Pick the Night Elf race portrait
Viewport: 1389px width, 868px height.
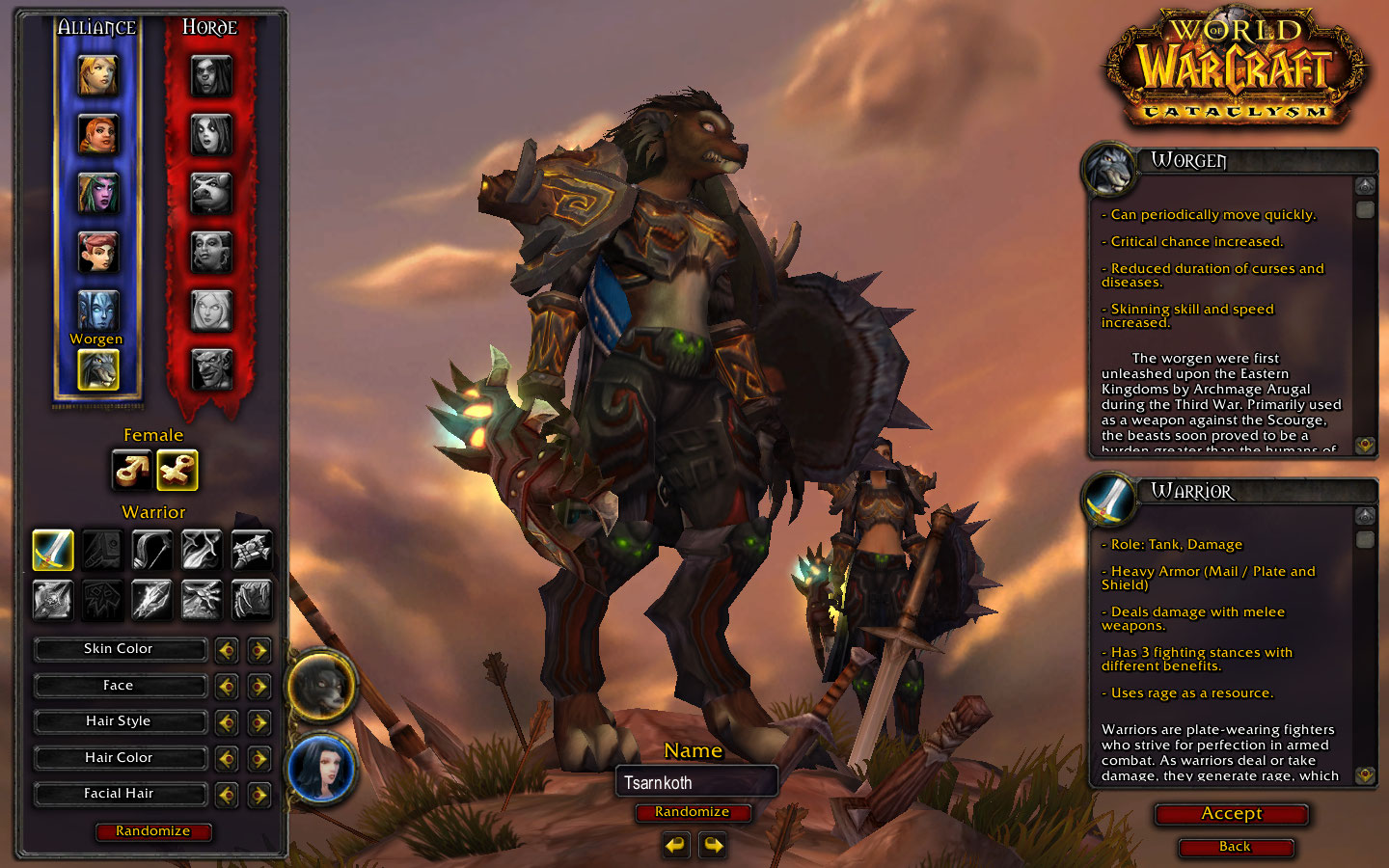(97, 193)
